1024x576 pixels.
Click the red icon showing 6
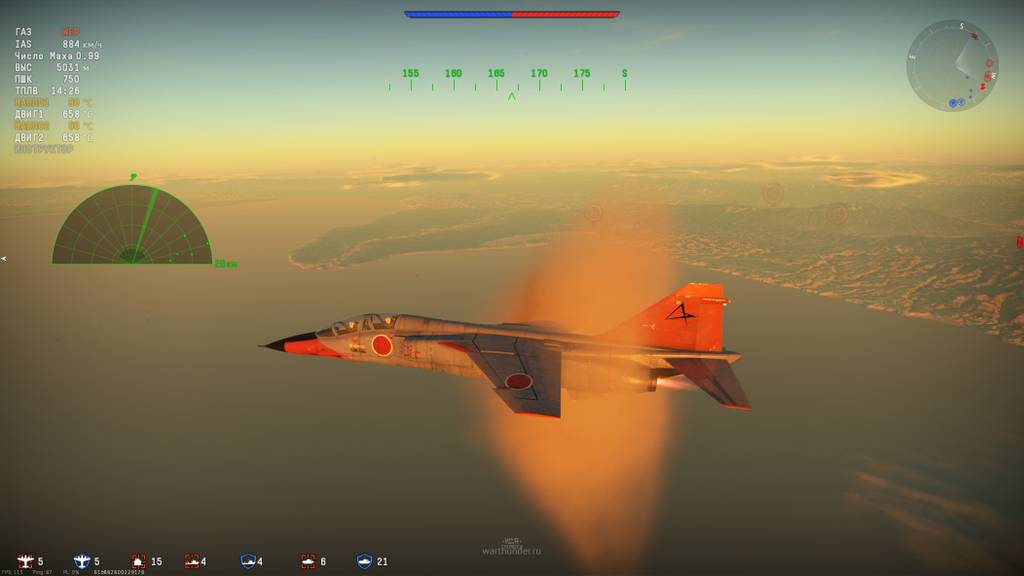point(308,562)
